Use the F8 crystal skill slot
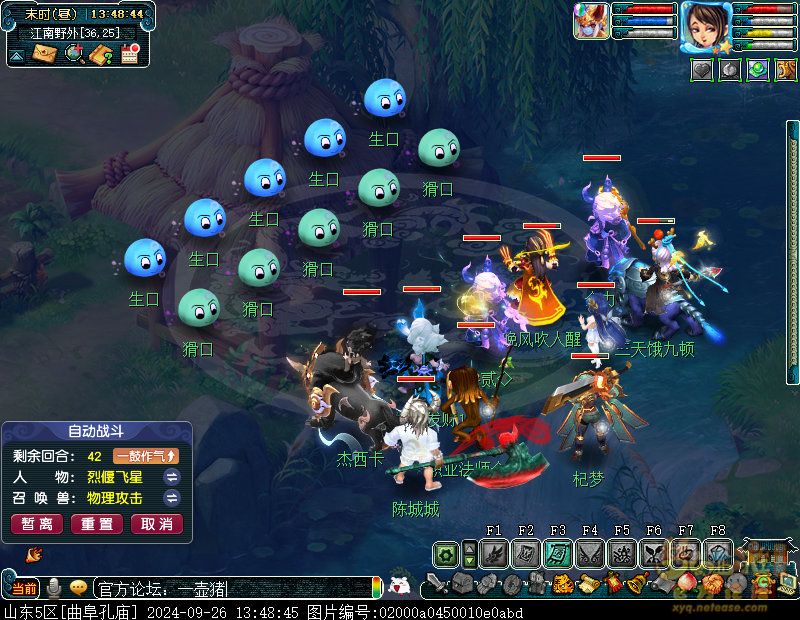 [x=718, y=553]
